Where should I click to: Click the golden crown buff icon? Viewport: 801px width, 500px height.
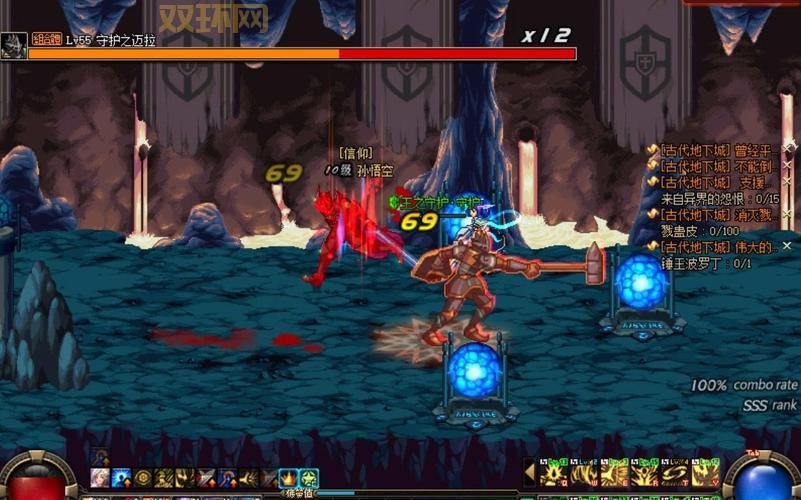point(288,478)
